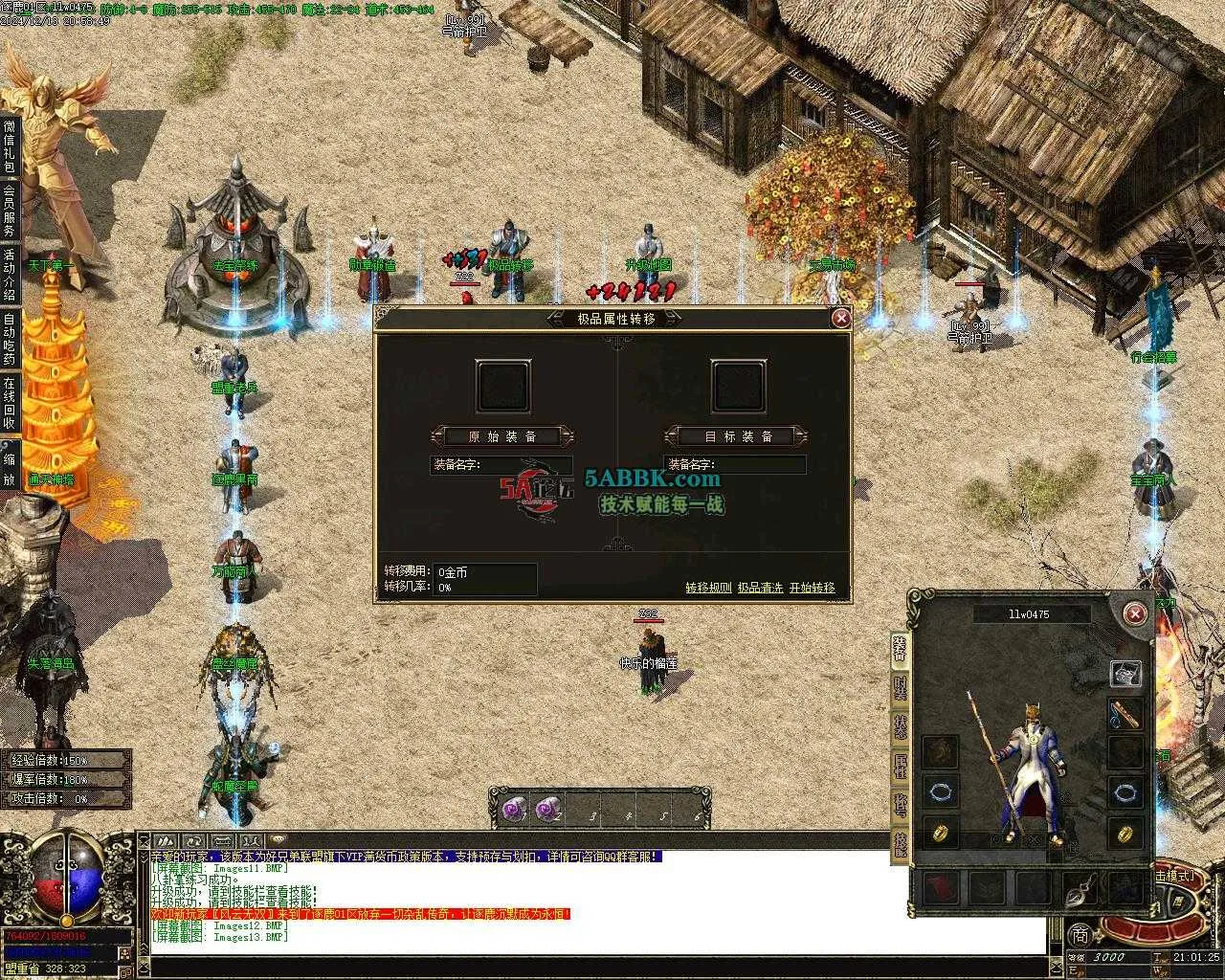Show the 活动介绍 event introduction

[x=10, y=275]
